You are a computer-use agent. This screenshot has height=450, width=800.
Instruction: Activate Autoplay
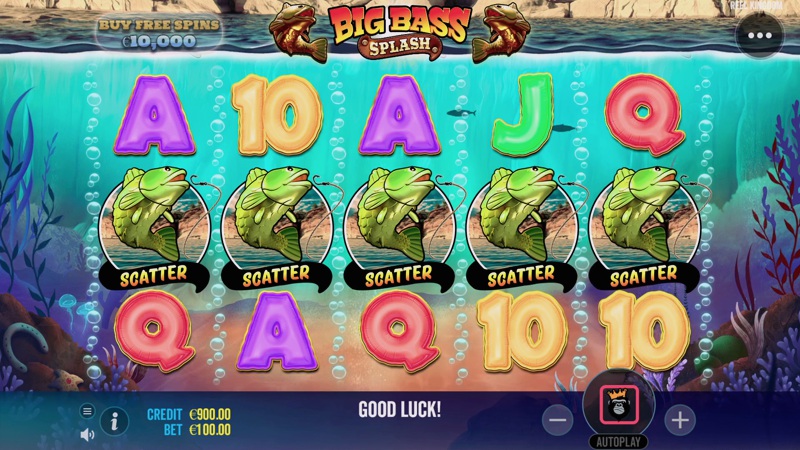point(619,441)
